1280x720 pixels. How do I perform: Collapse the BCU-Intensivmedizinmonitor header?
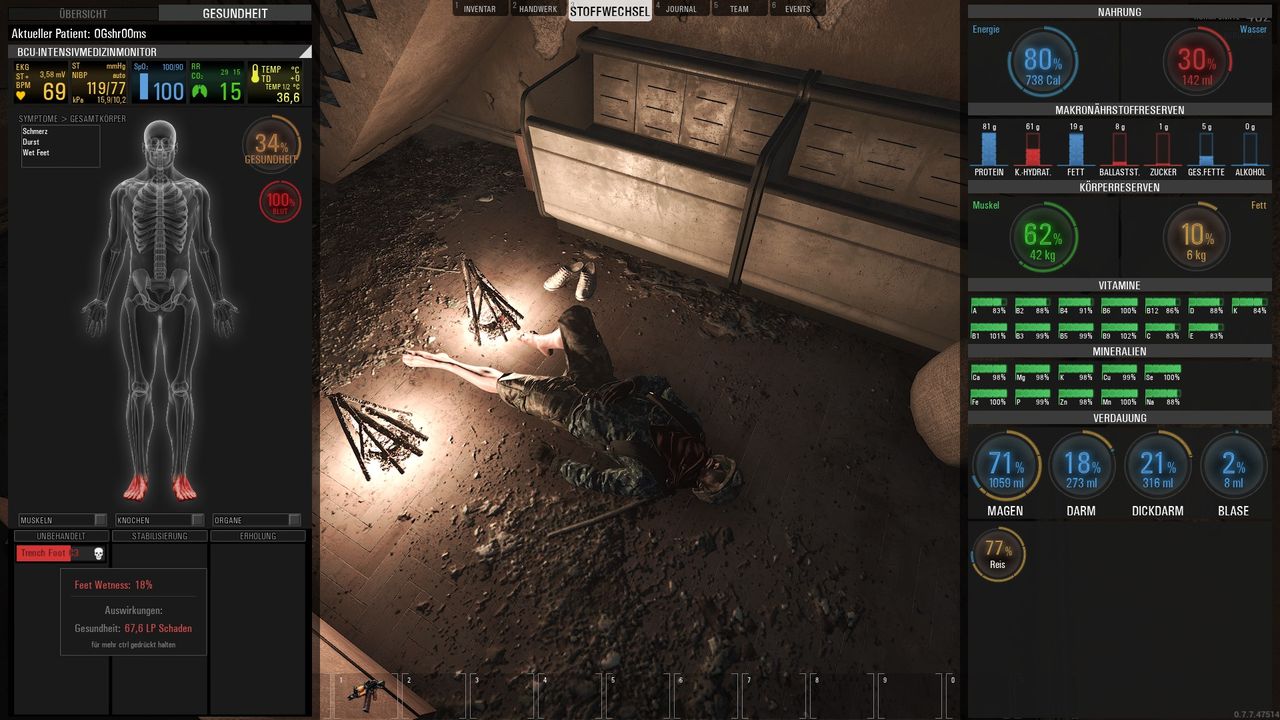[x=305, y=52]
